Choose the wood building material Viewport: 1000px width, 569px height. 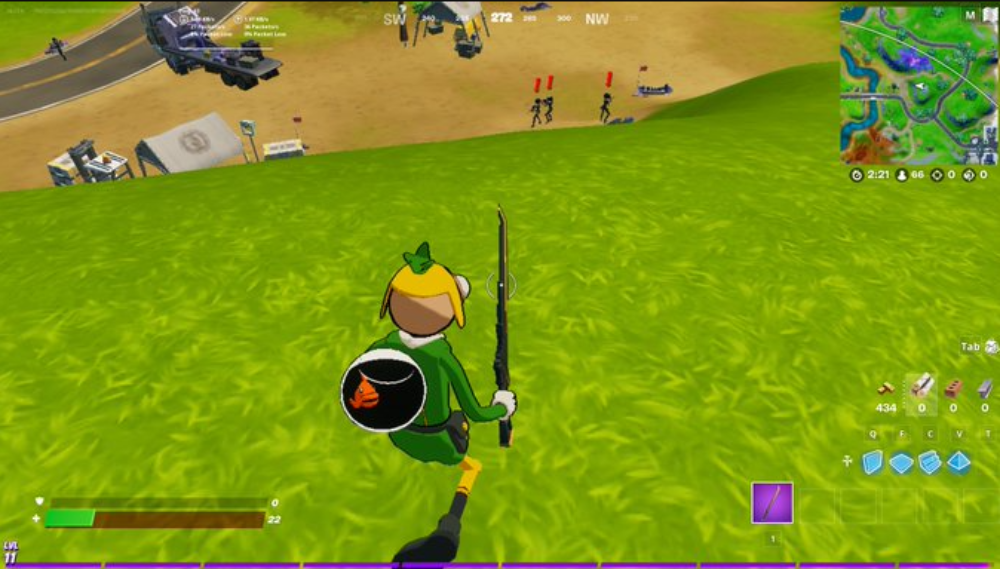(x=921, y=386)
